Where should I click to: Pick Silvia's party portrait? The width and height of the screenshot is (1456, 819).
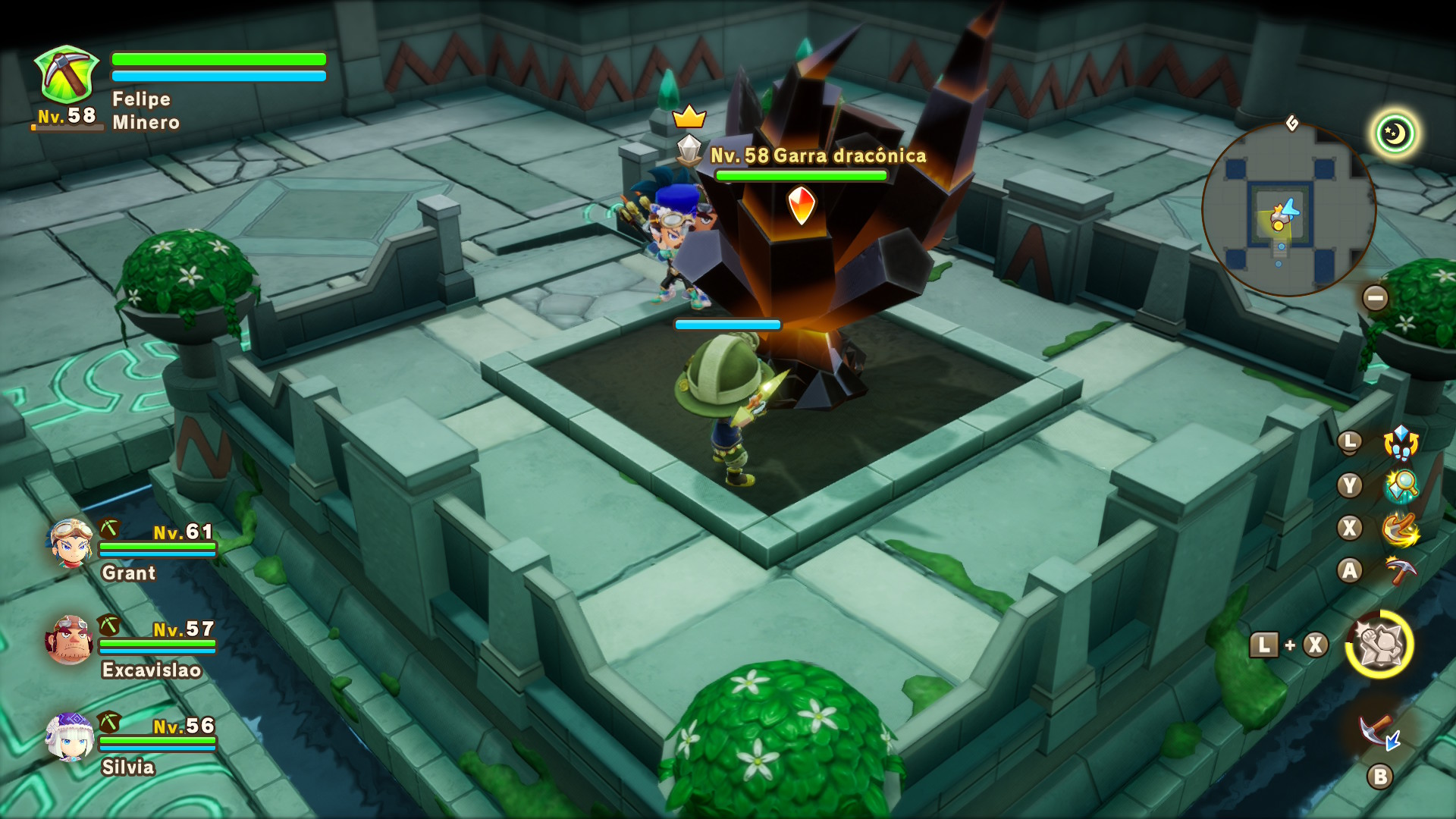(x=70, y=737)
